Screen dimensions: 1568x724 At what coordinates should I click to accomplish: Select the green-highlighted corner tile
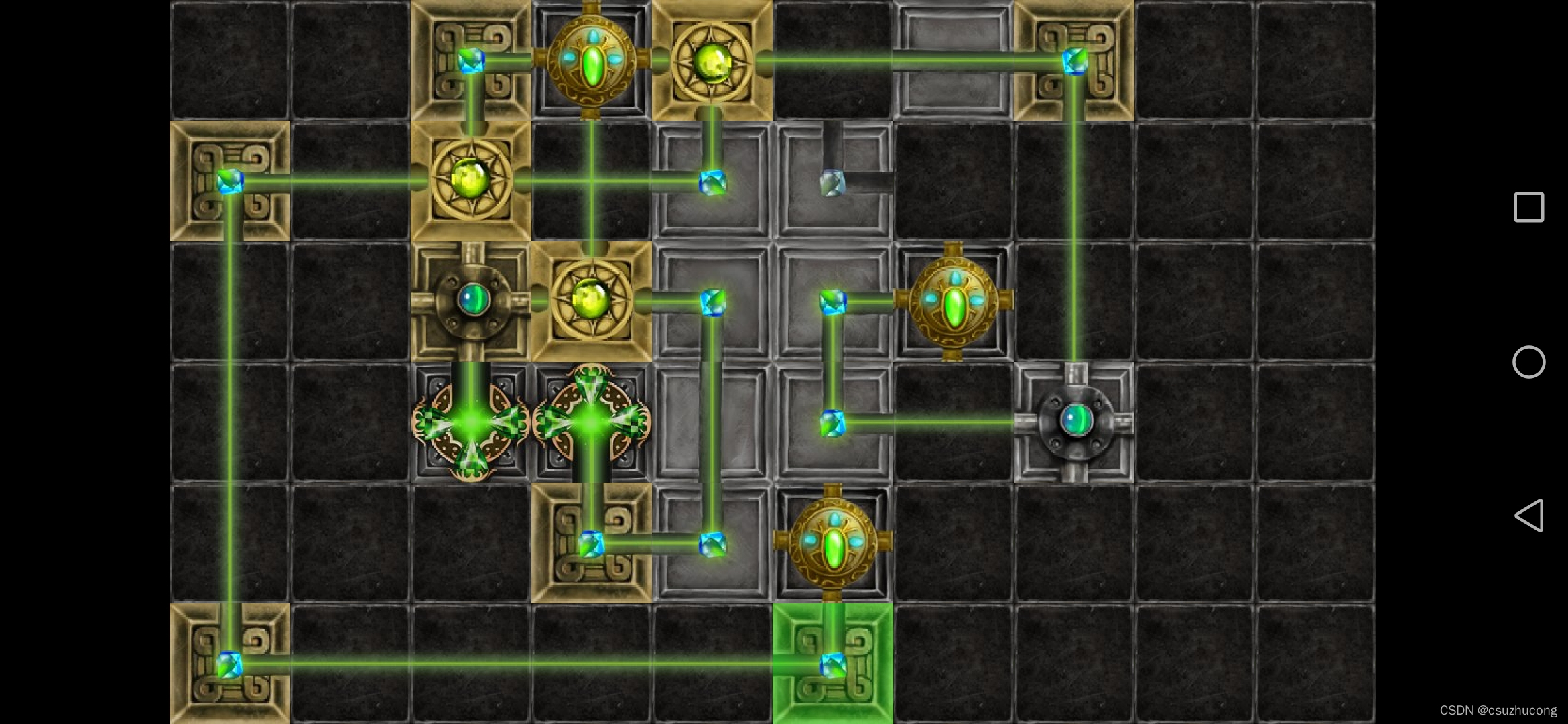click(x=832, y=663)
